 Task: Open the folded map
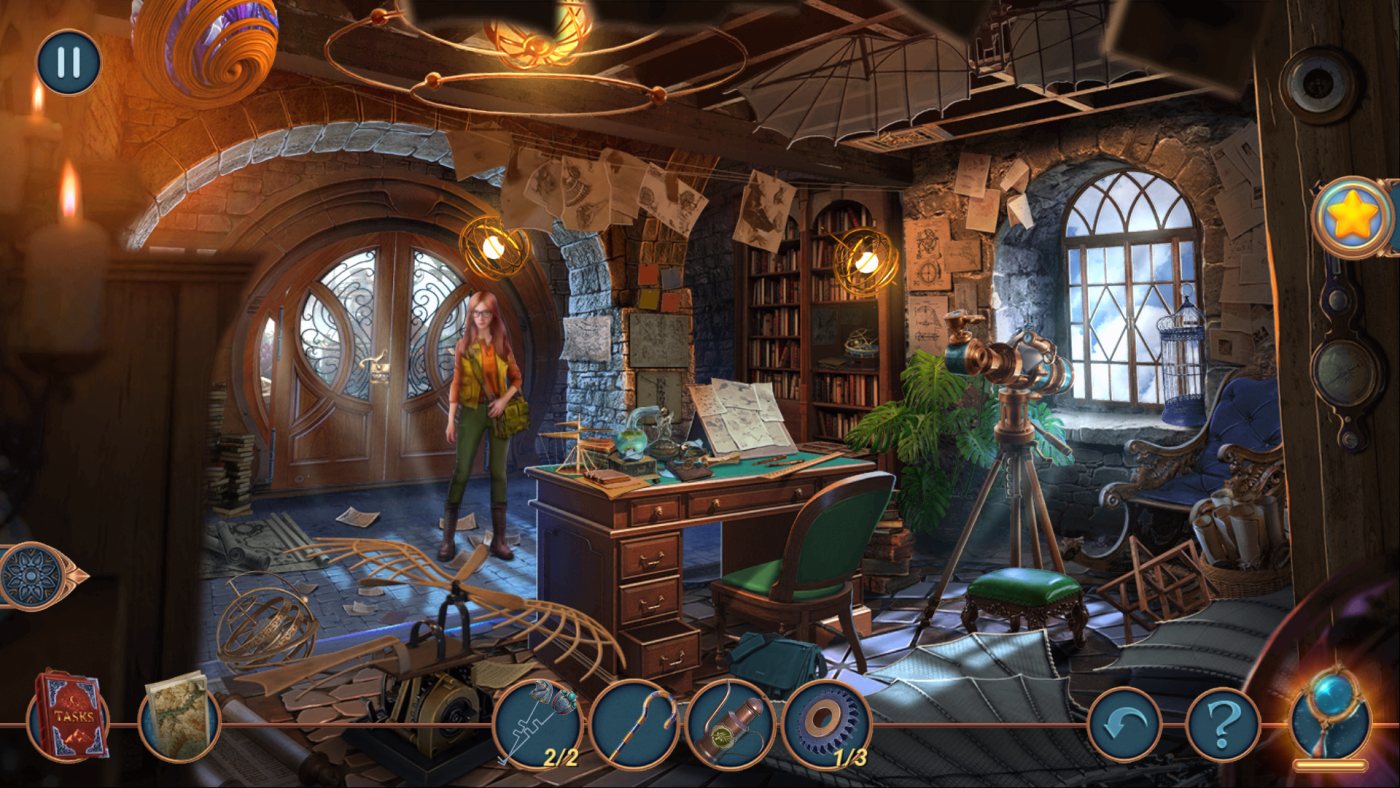point(178,714)
